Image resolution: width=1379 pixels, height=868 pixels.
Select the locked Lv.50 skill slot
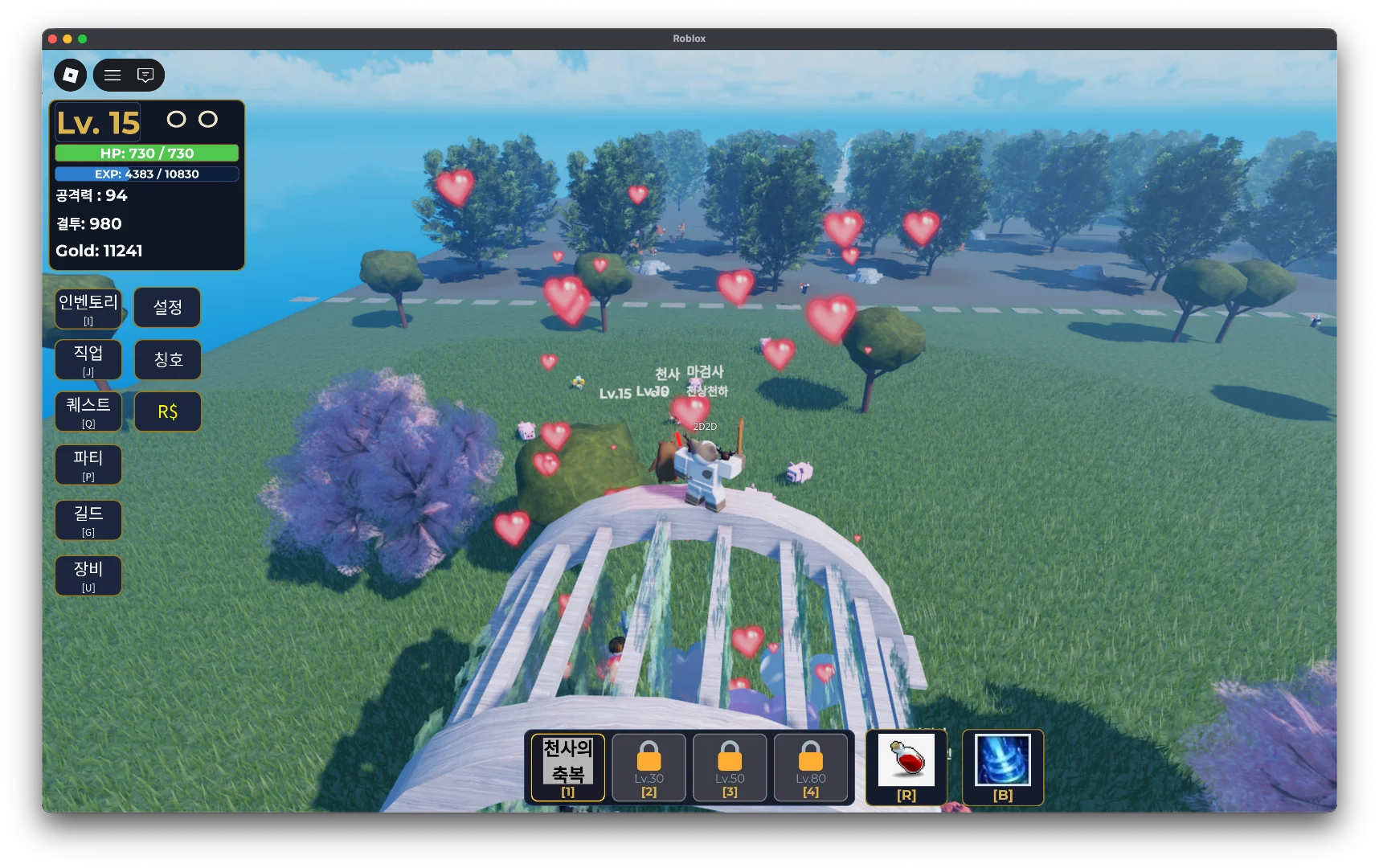tap(730, 768)
